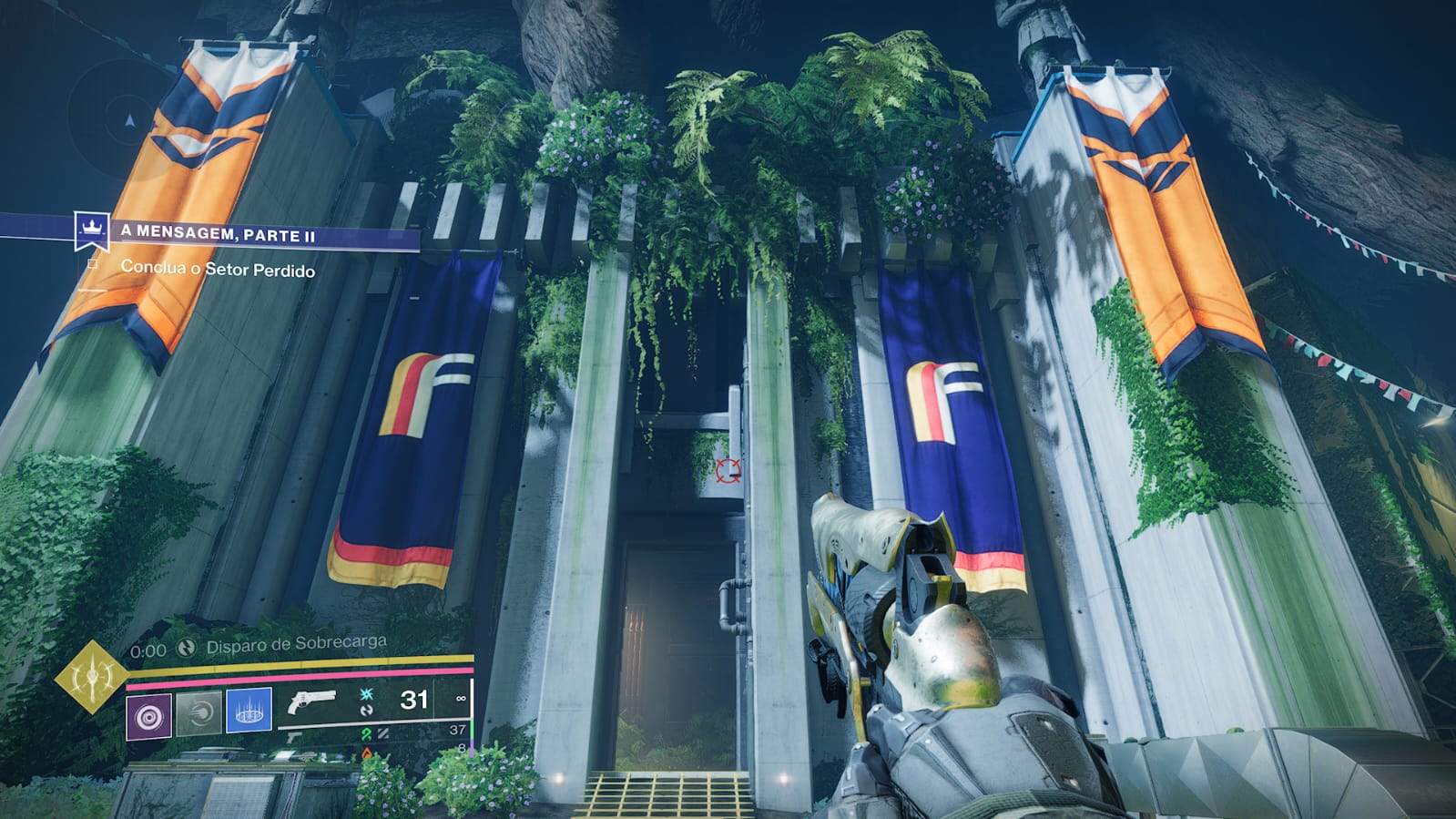
Task: Use the purple vortex grenade ability
Action: tap(148, 716)
